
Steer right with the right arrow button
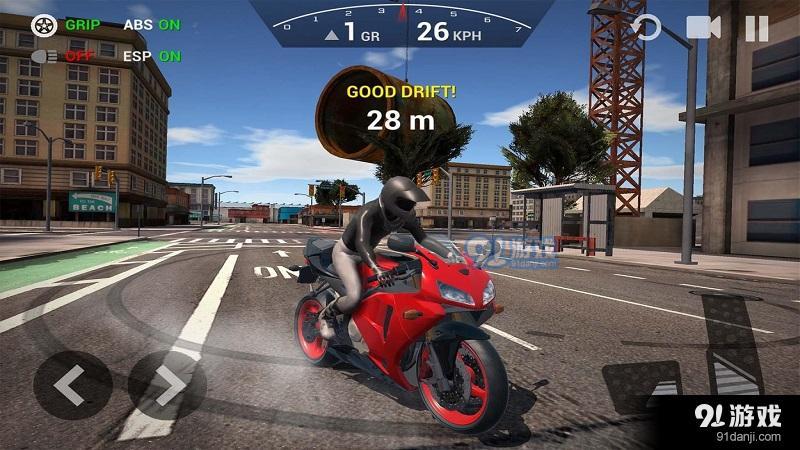(x=167, y=386)
